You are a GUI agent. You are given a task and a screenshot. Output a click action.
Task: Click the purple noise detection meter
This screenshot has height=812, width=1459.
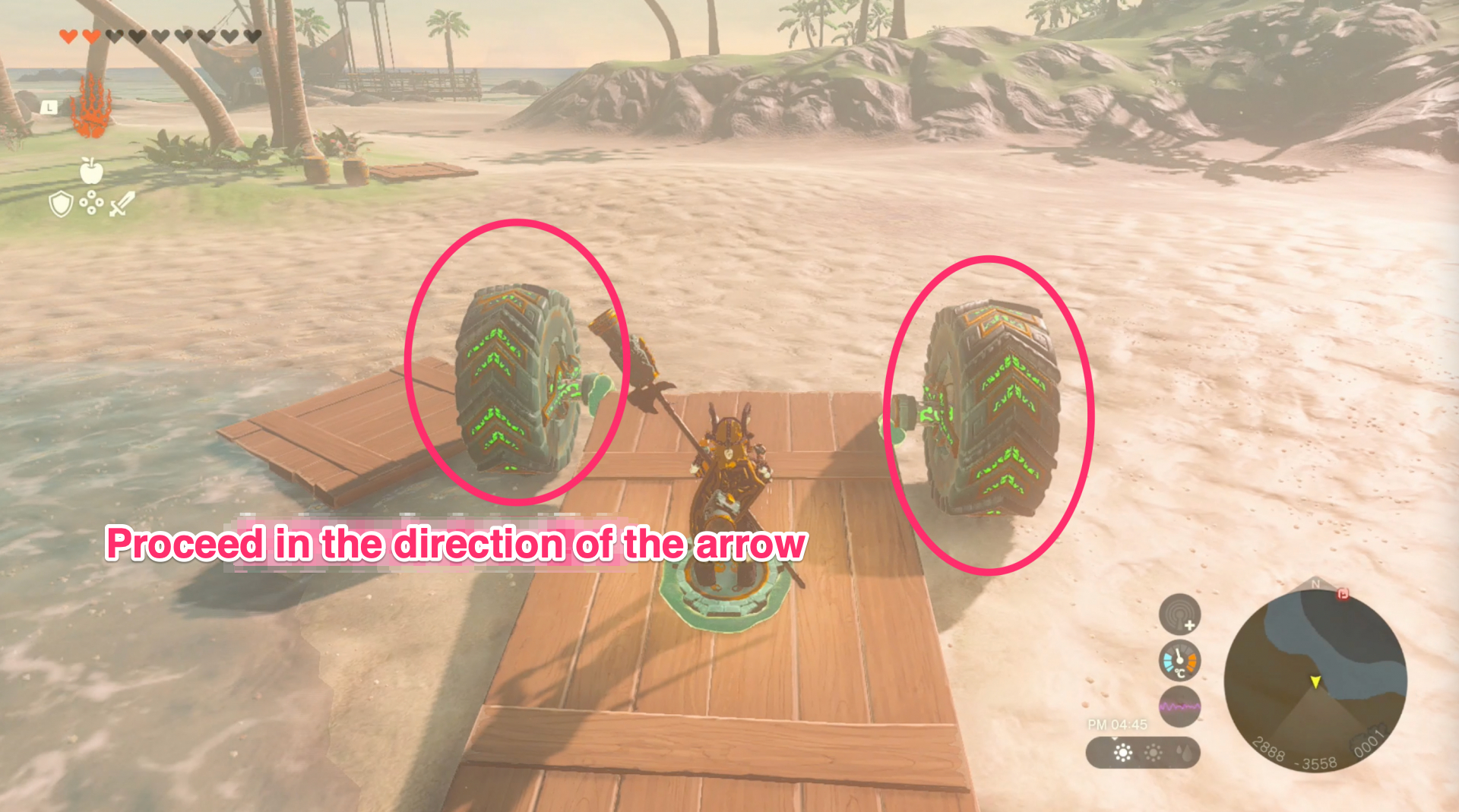pos(1179,706)
